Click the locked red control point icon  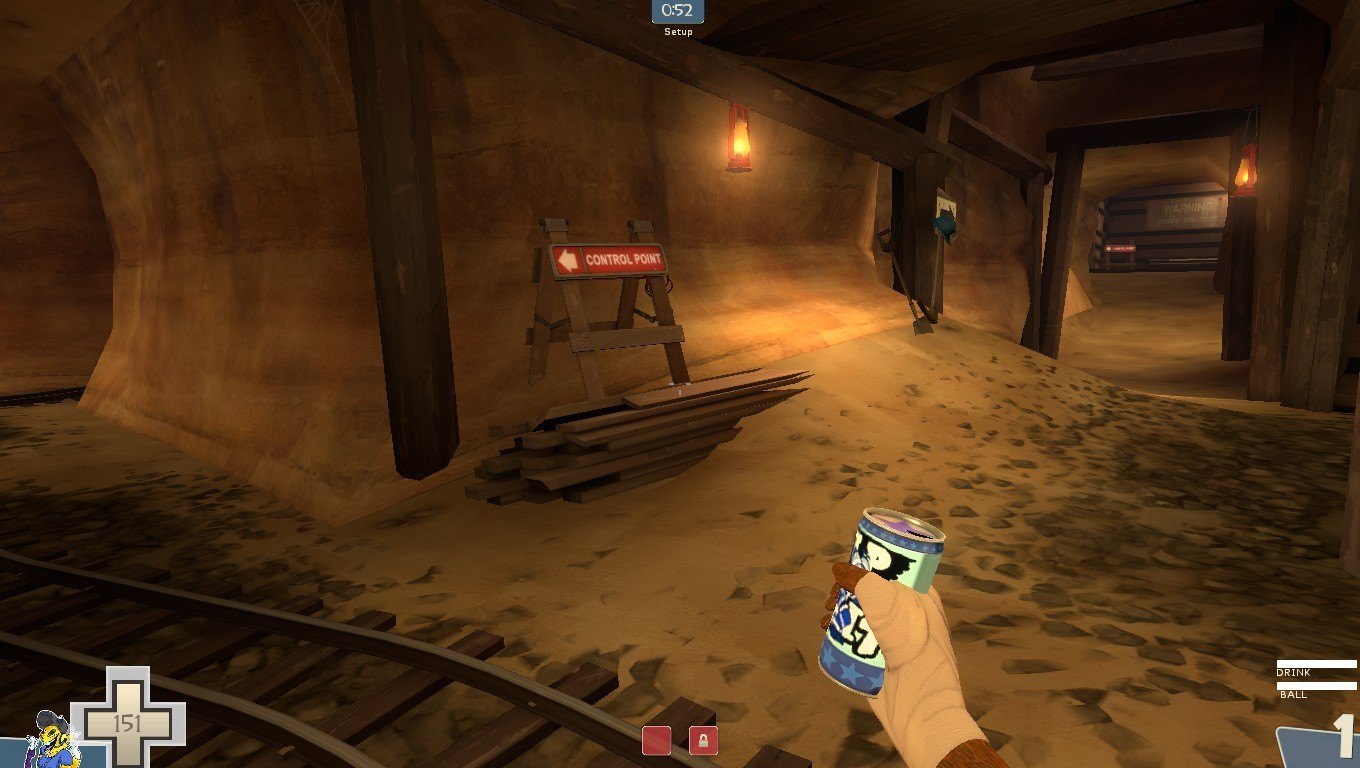[x=703, y=741]
